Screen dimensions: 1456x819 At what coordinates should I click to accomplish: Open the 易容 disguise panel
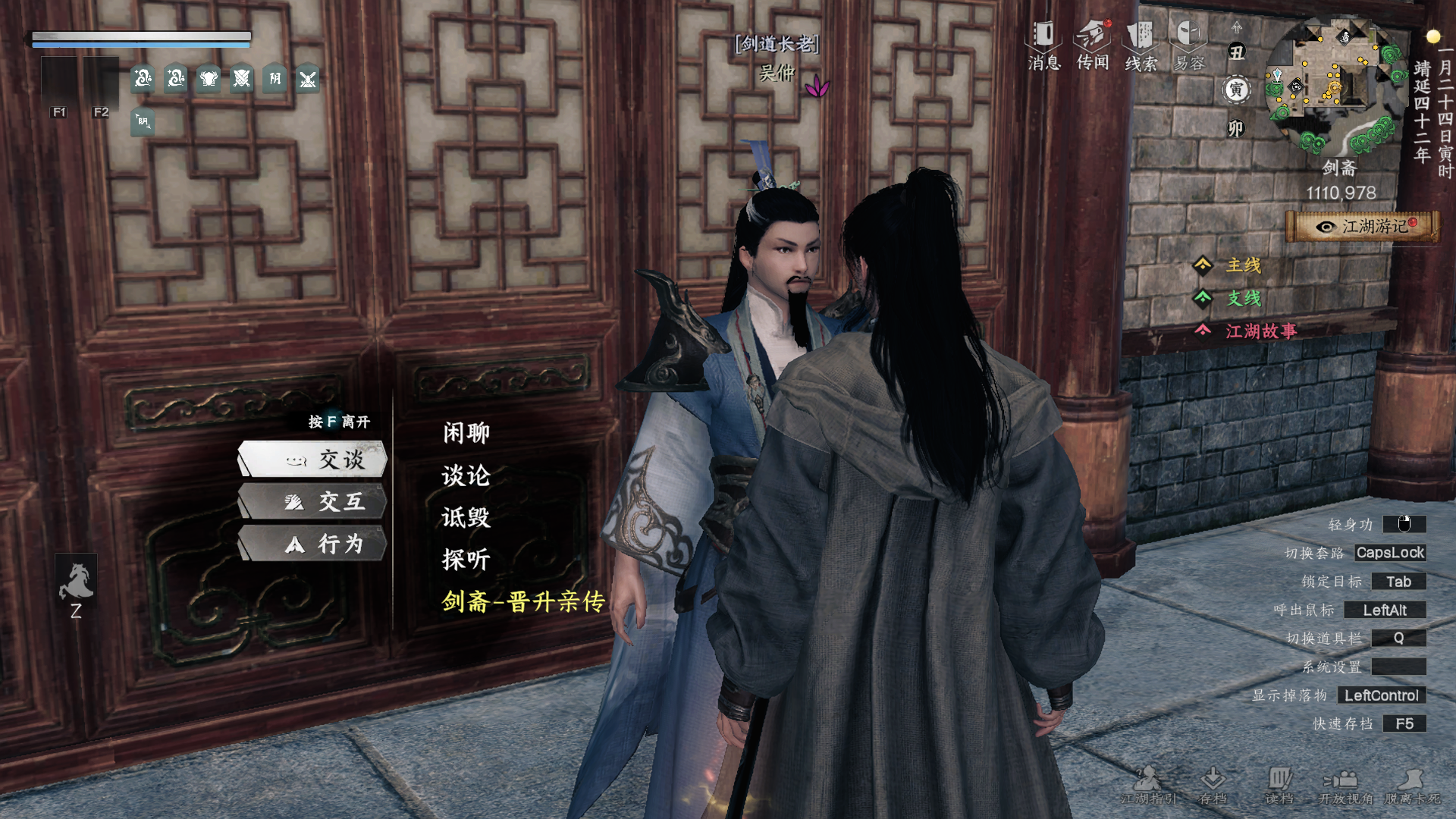(x=1189, y=45)
